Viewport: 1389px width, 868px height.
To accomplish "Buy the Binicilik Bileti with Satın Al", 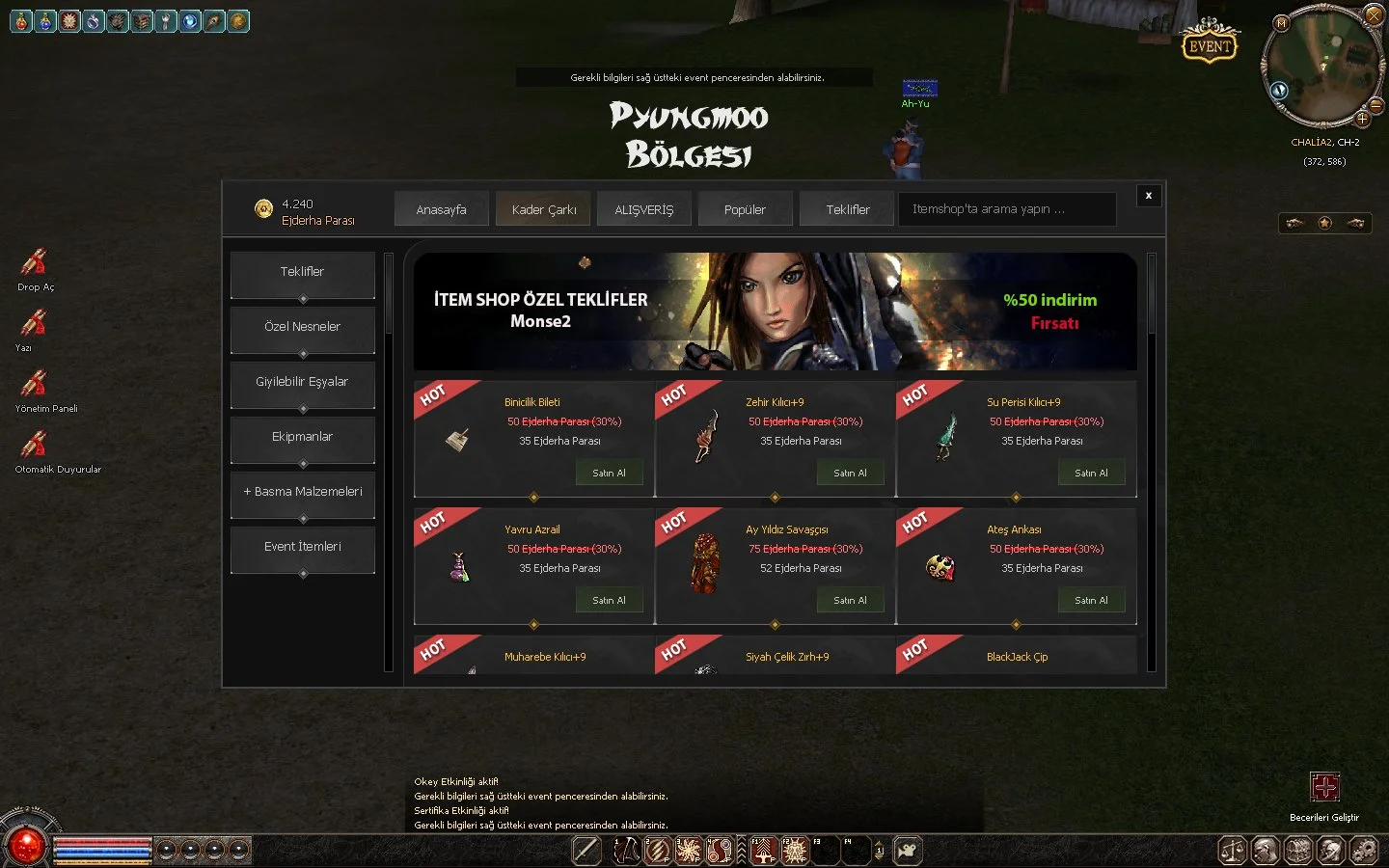I will coord(609,473).
